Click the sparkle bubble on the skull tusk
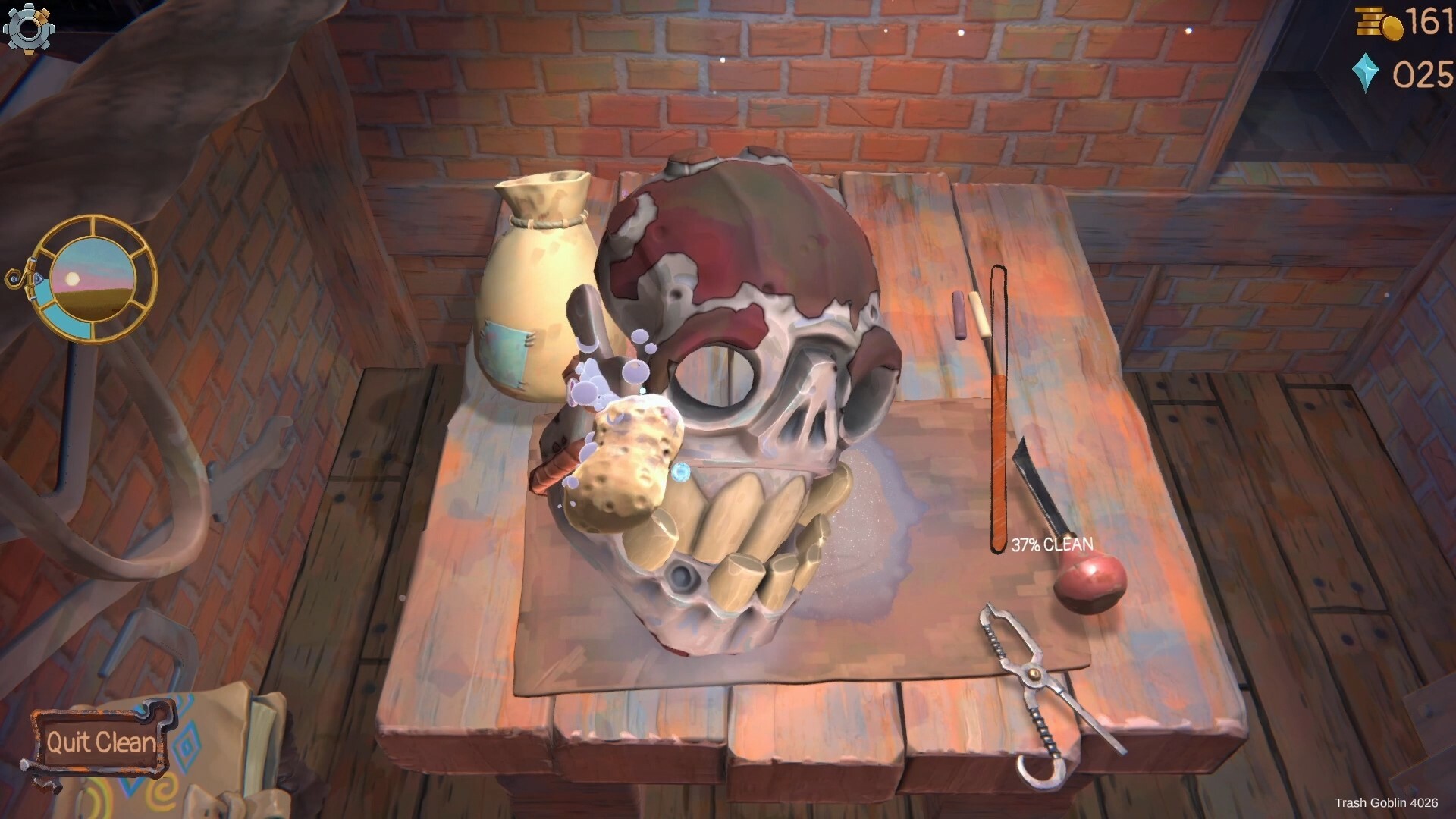The width and height of the screenshot is (1456, 819). pyautogui.click(x=681, y=472)
